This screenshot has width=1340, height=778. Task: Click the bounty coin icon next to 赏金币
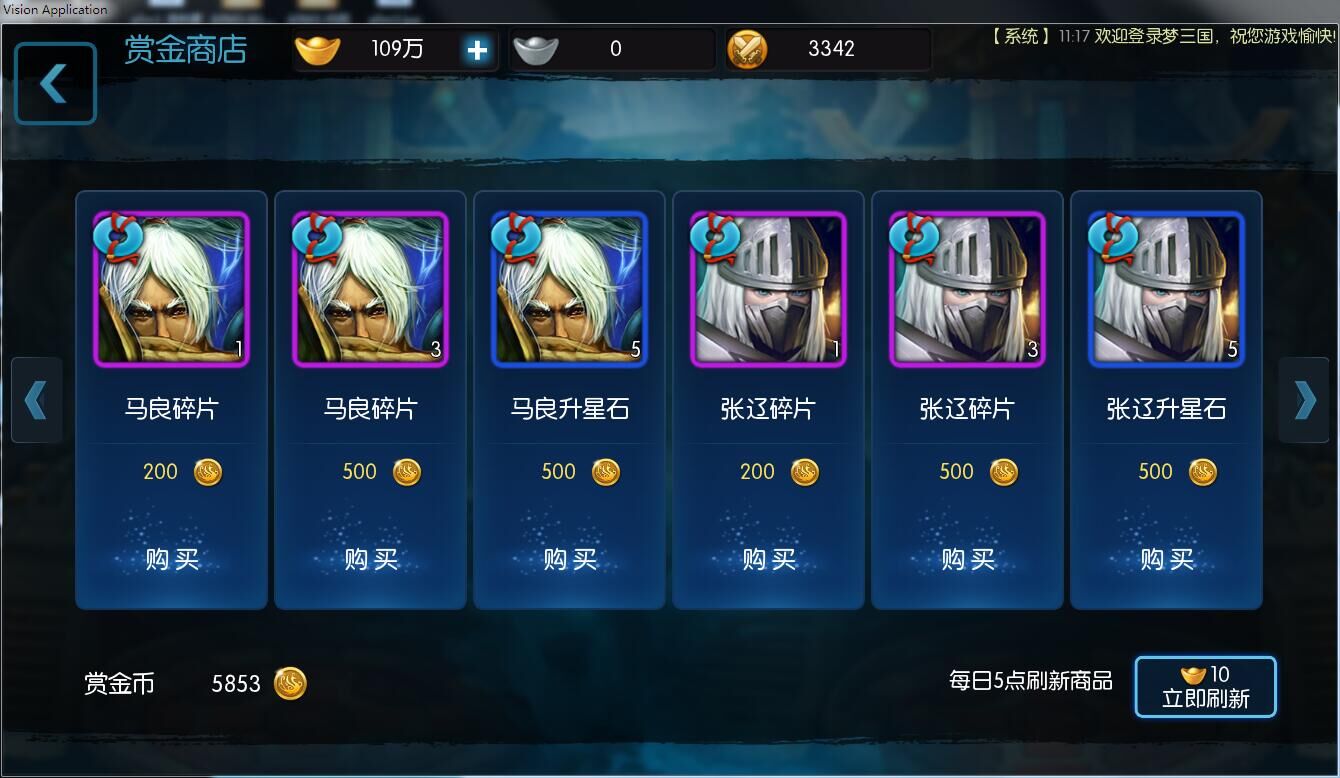tap(290, 684)
